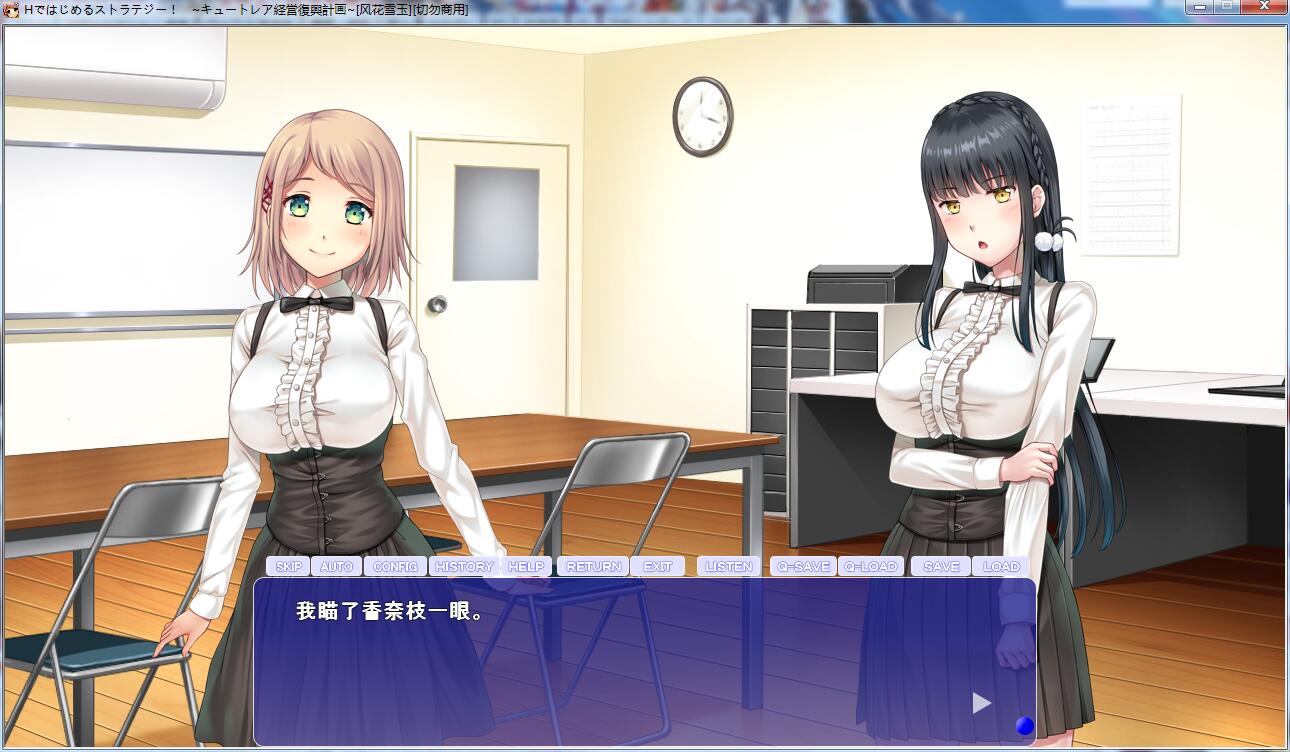Click the game icon in the title bar
Screen dimensions: 1290x752
(11, 11)
